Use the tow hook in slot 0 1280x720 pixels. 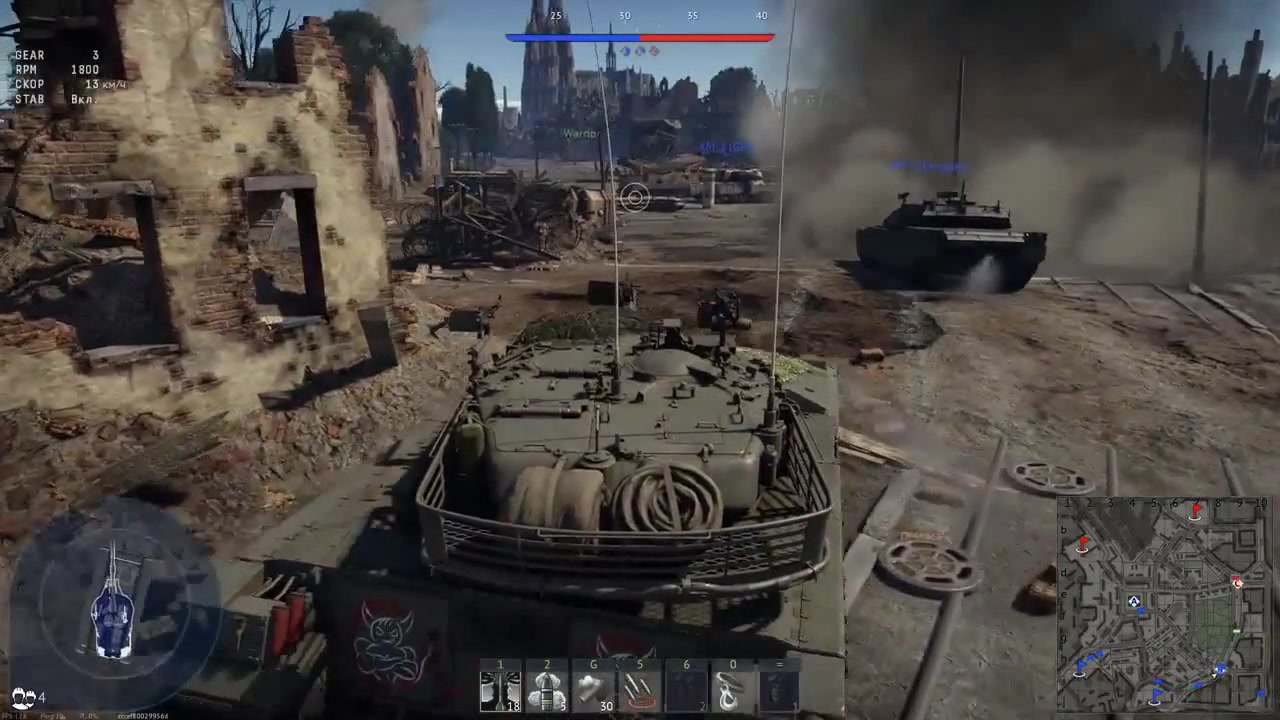(732, 690)
